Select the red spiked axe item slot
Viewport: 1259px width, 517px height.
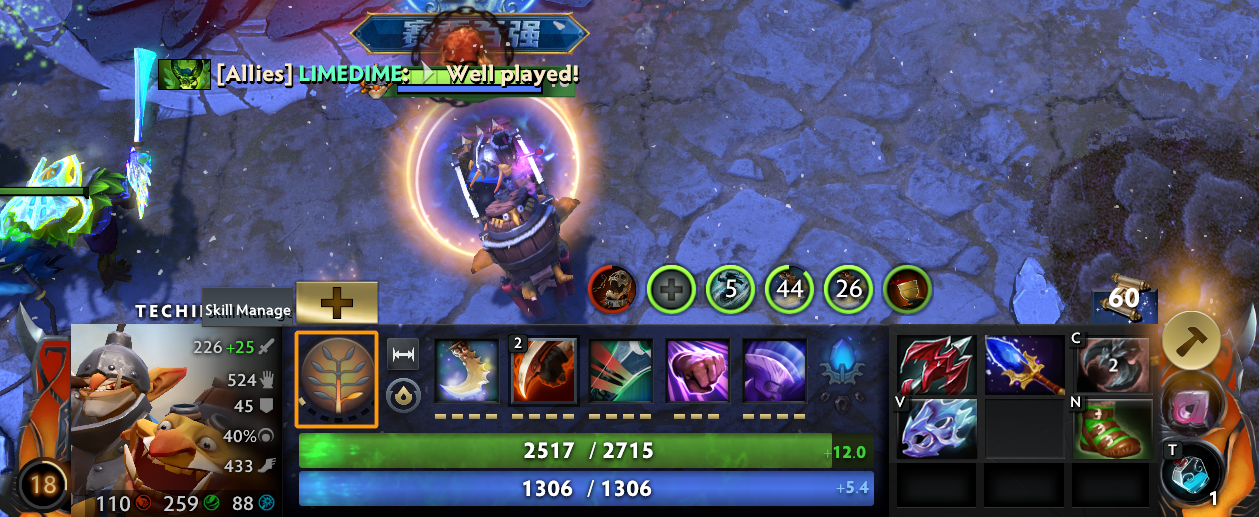coord(936,364)
